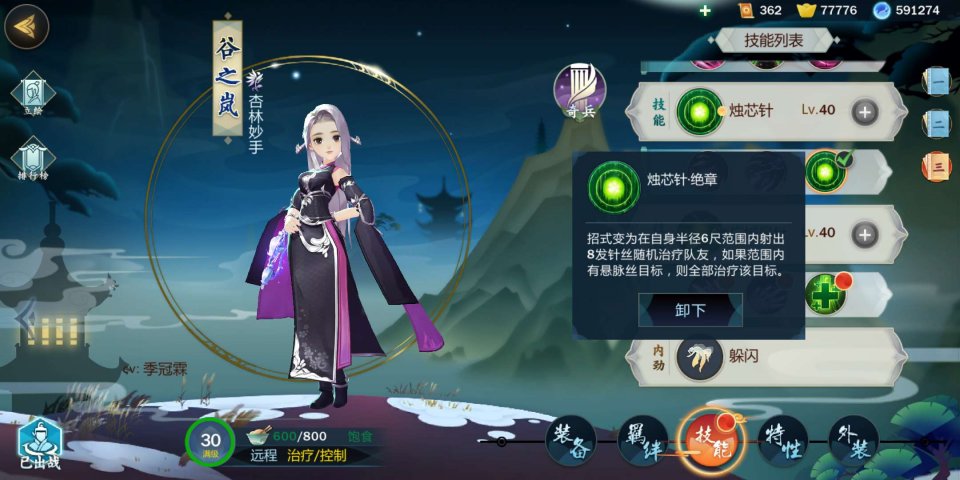Image resolution: width=960 pixels, height=480 pixels.
Task: Open the 外装 outfit tab
Action: click(x=852, y=440)
